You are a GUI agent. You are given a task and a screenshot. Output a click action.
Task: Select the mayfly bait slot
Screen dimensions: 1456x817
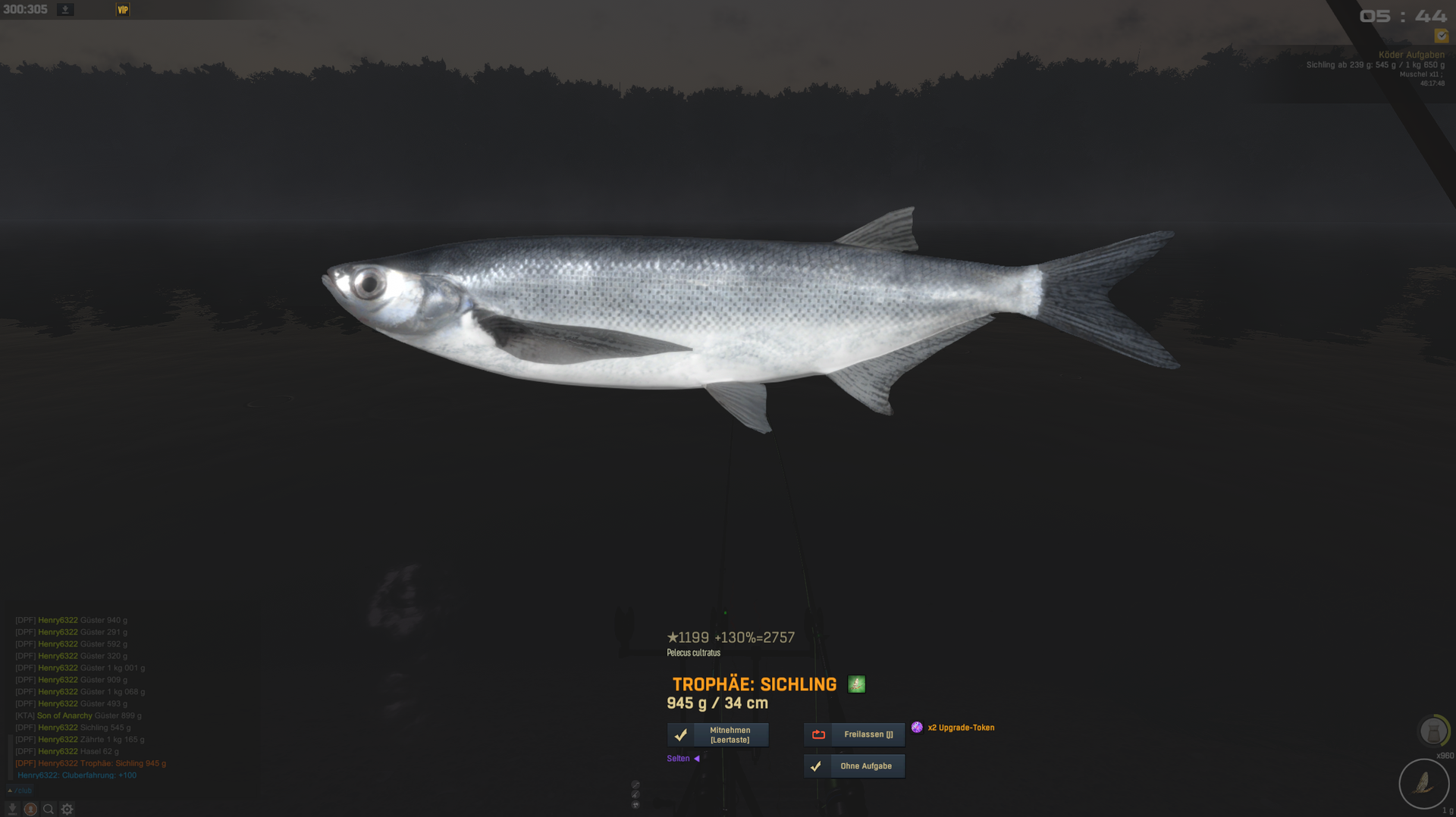1423,784
